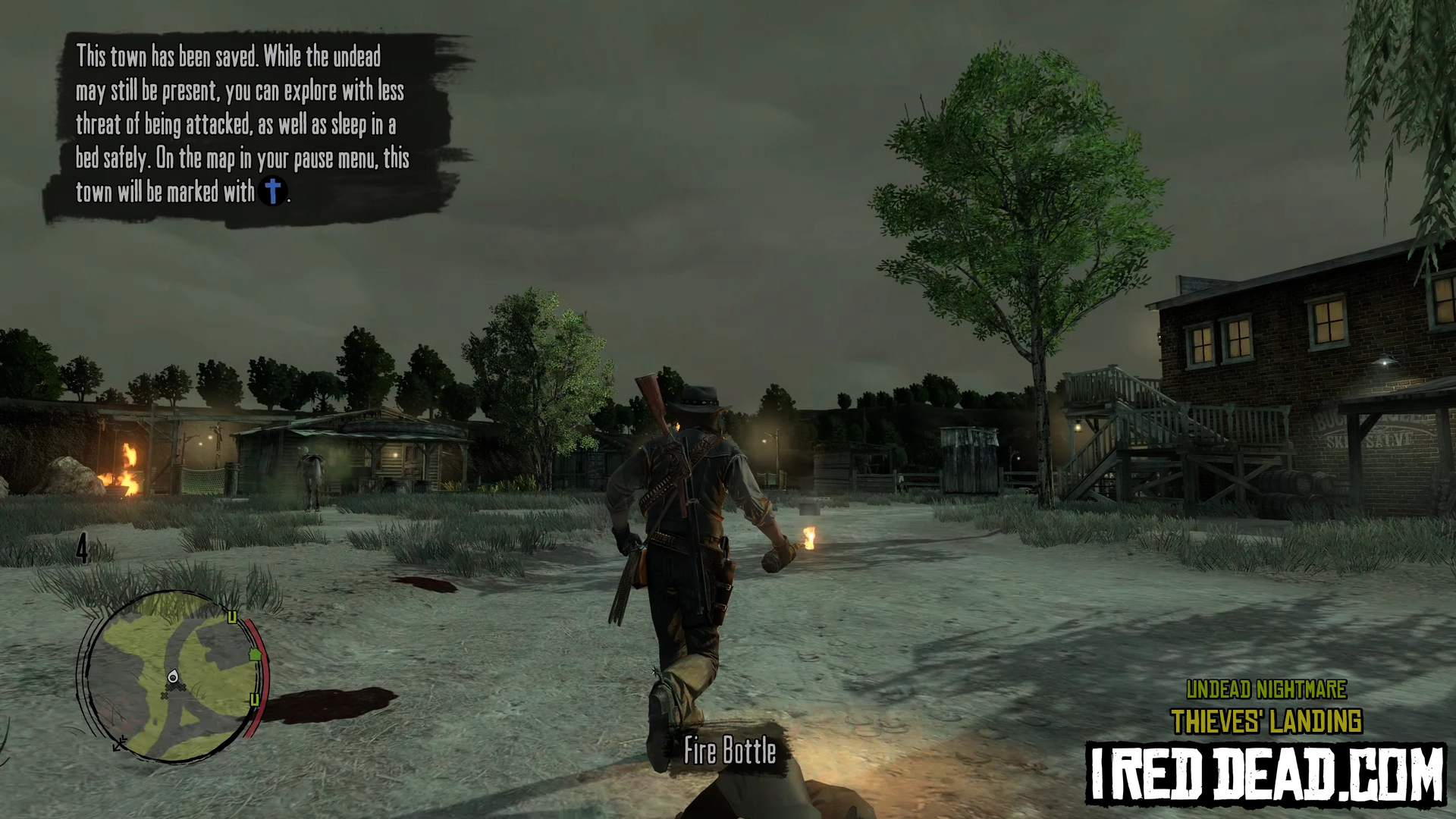Click the compass arrow on minimap edge
This screenshot has height=819, width=1456.
pyautogui.click(x=120, y=744)
